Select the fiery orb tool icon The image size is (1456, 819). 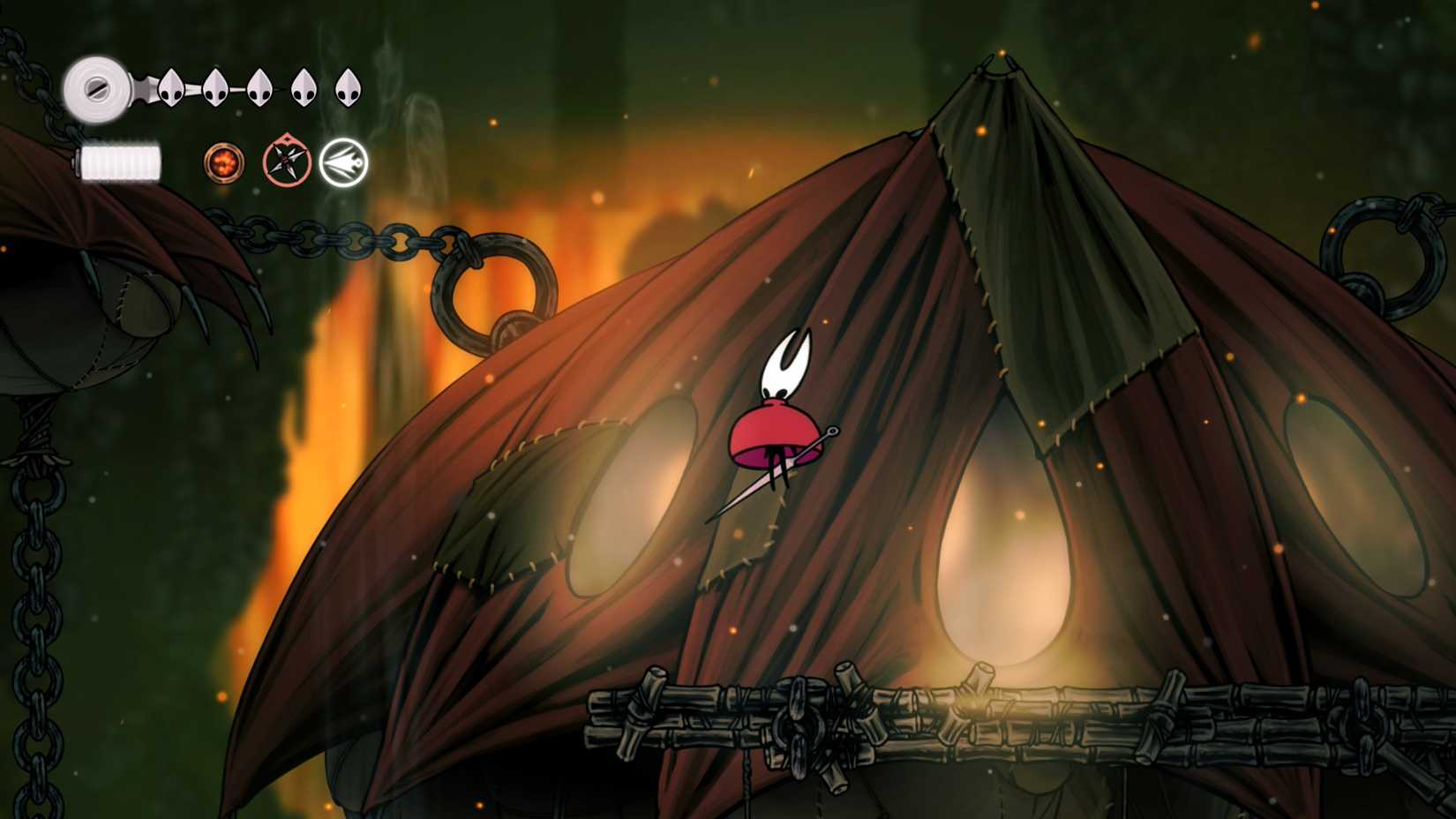[223, 163]
